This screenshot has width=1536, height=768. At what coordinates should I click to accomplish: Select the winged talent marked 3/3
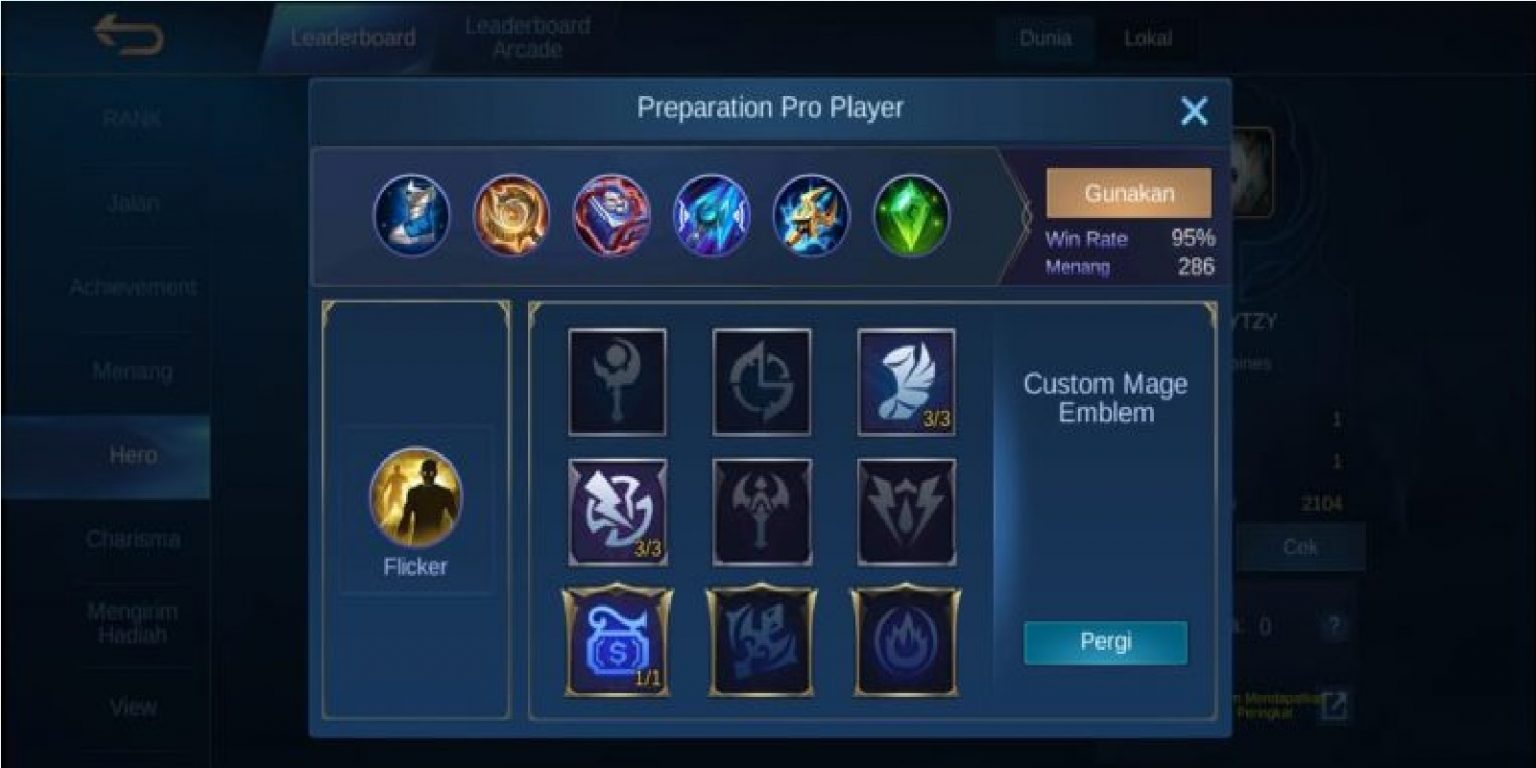pyautogui.click(x=905, y=380)
